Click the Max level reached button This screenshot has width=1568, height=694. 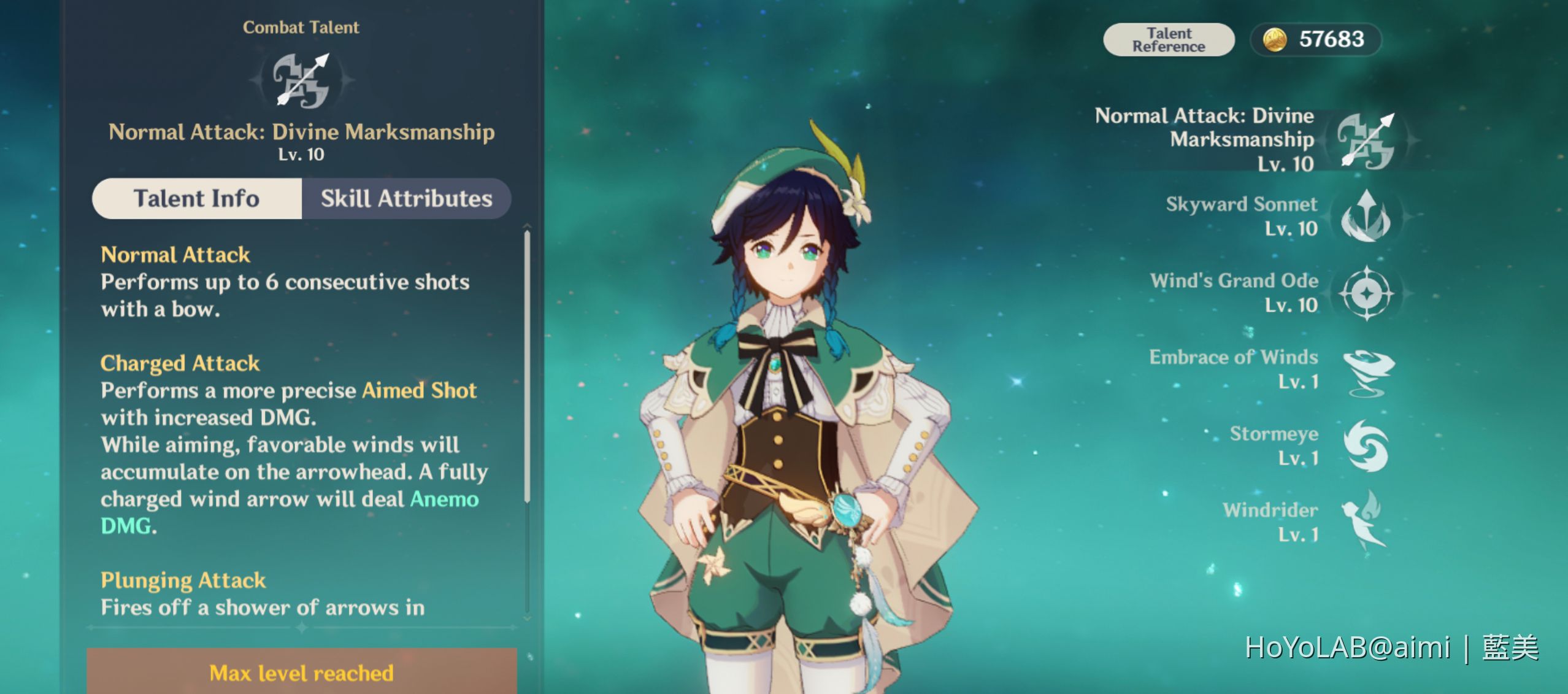(x=301, y=673)
